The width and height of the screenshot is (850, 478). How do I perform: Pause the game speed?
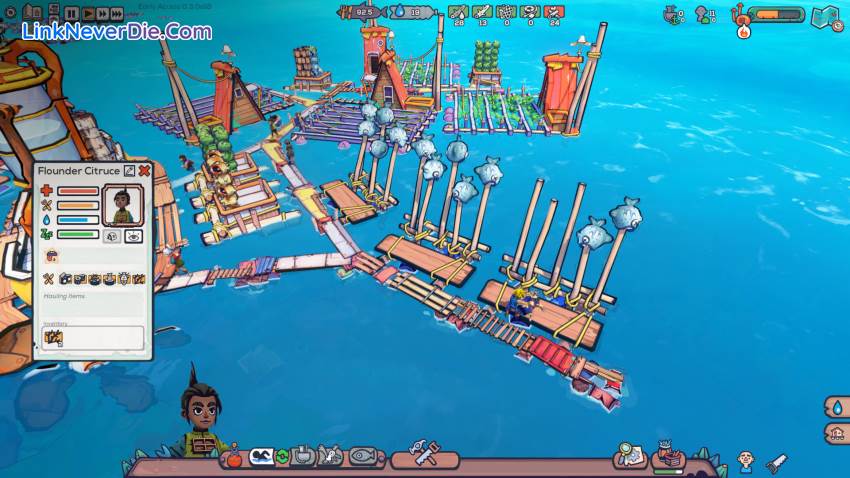coord(72,13)
